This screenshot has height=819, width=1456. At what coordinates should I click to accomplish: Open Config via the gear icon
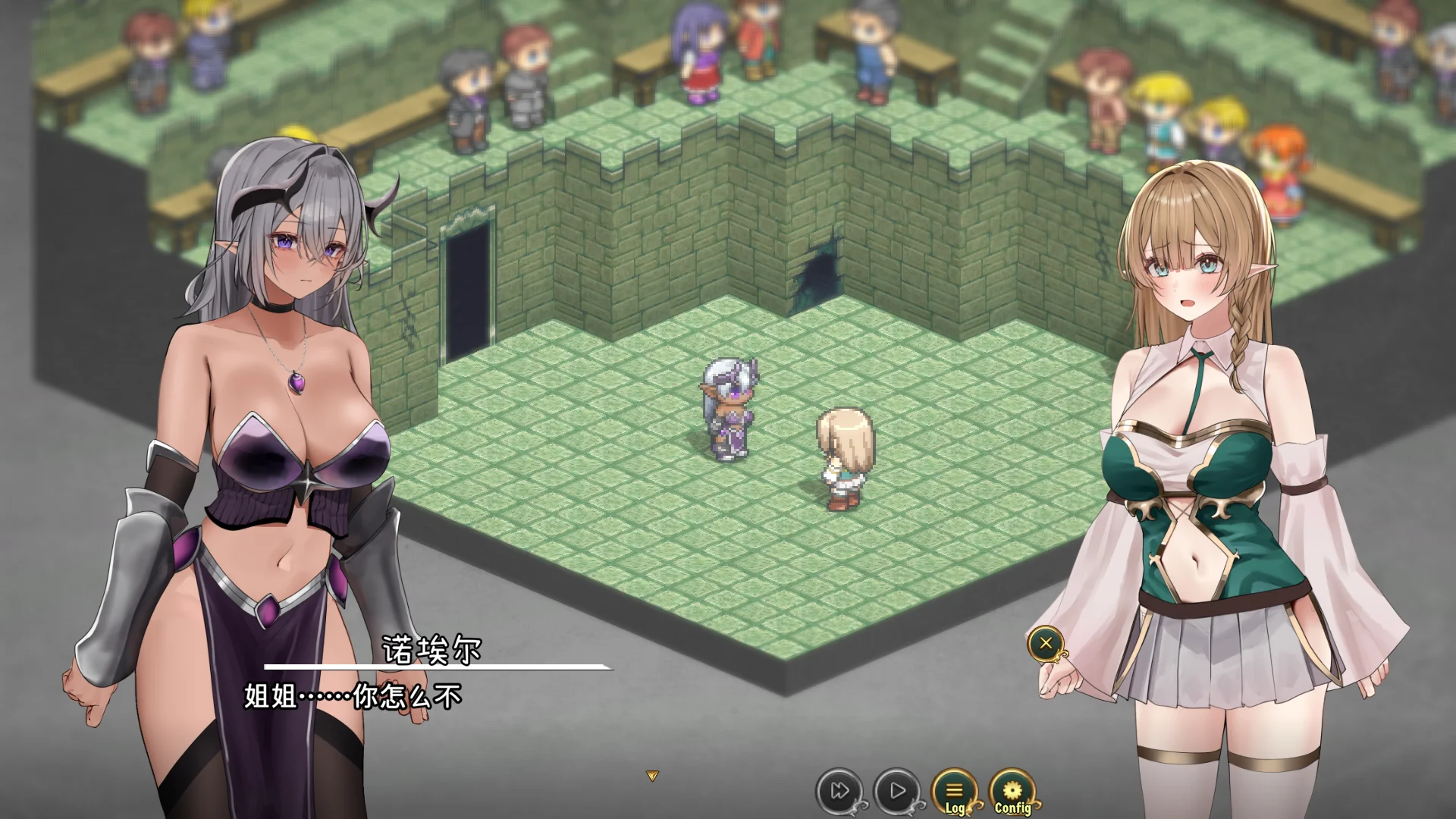click(x=1014, y=787)
